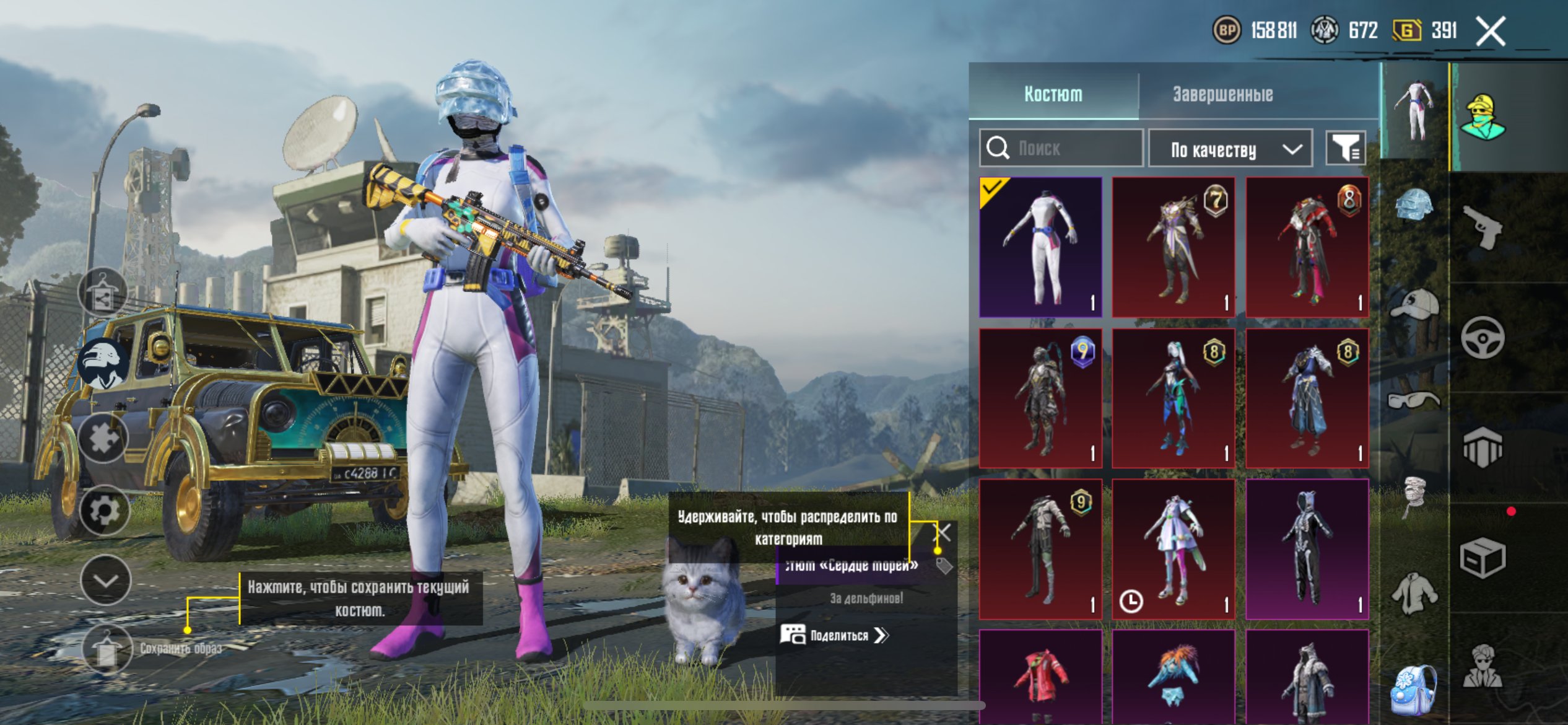This screenshot has height=725, width=1568.
Task: Switch to the Завершенные tab
Action: pos(1222,94)
